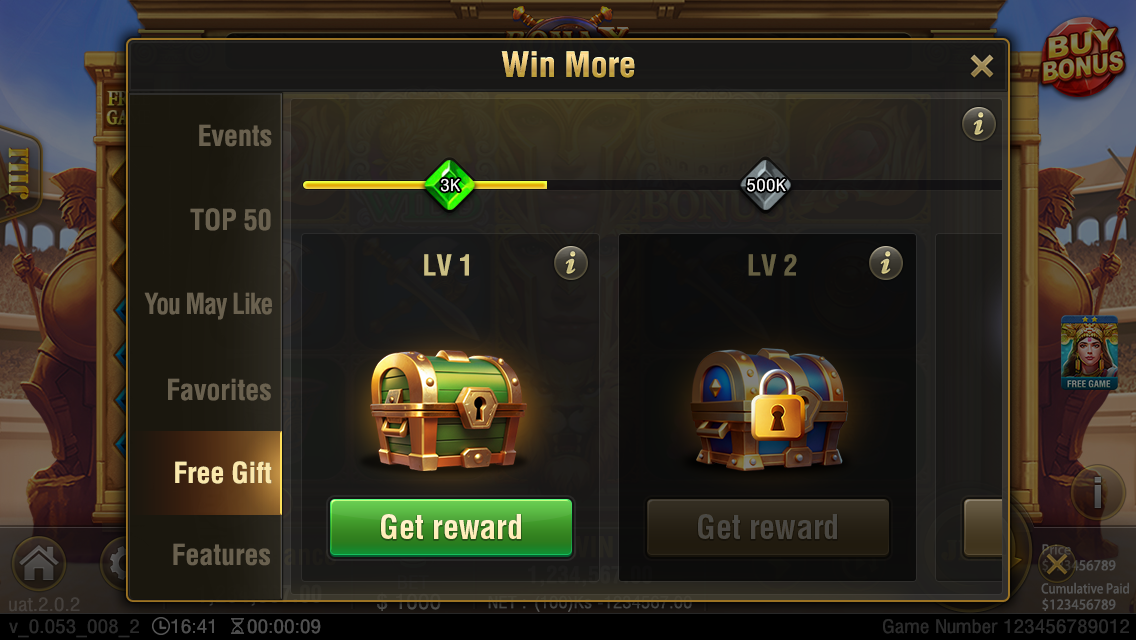Select the Favorites tab
This screenshot has width=1136, height=640.
218,389
